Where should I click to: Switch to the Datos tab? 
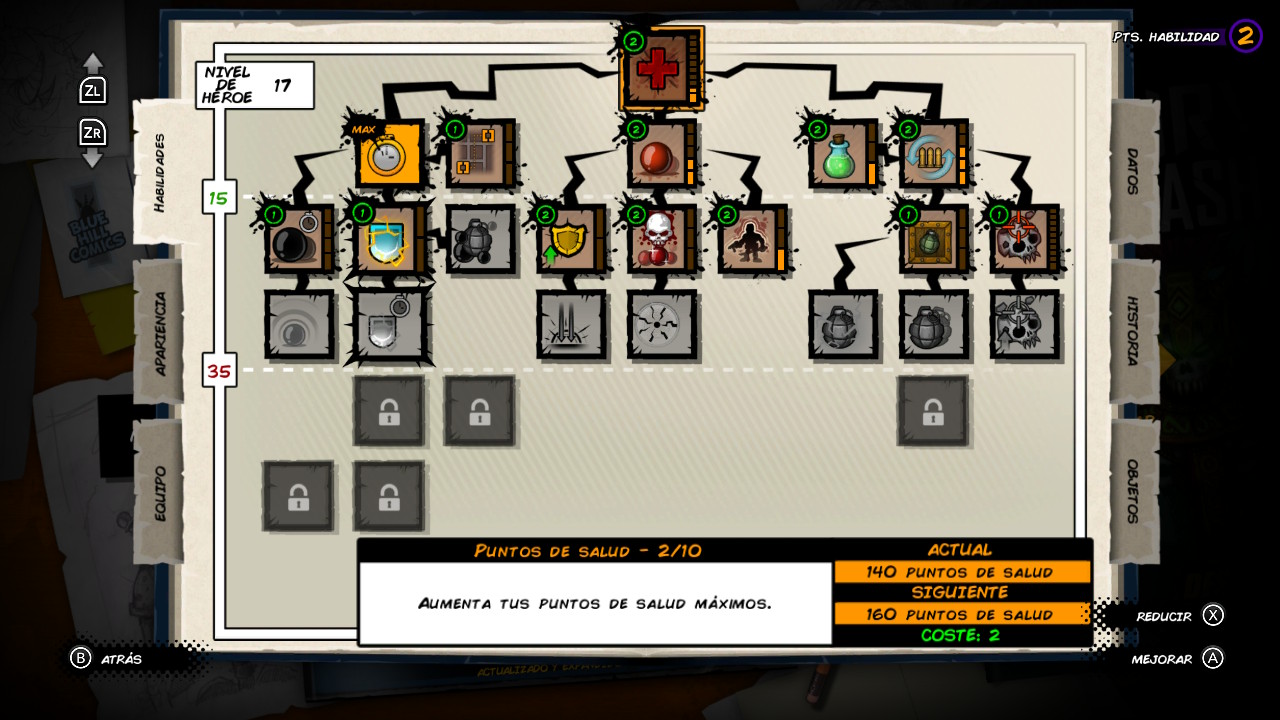pyautogui.click(x=1133, y=172)
